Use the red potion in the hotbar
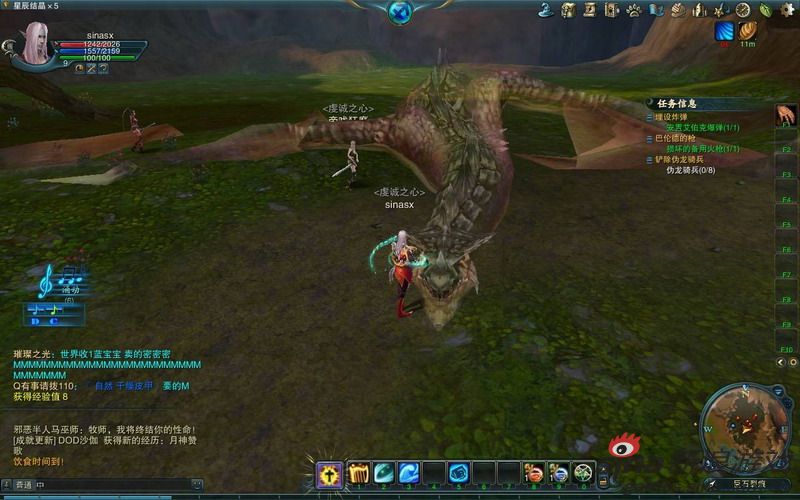The height and width of the screenshot is (500, 800). click(534, 473)
